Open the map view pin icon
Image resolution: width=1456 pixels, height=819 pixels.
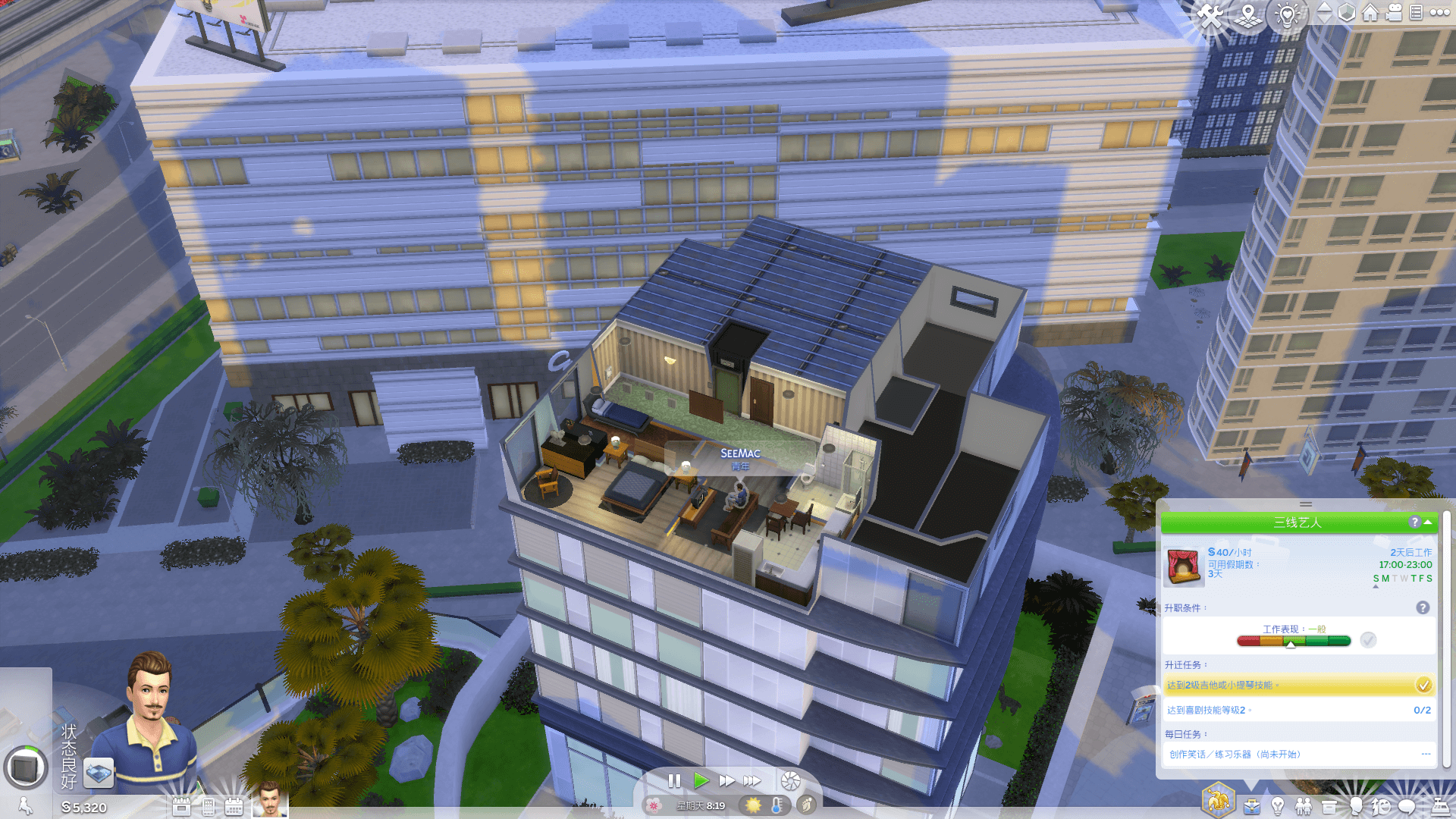point(1248,15)
